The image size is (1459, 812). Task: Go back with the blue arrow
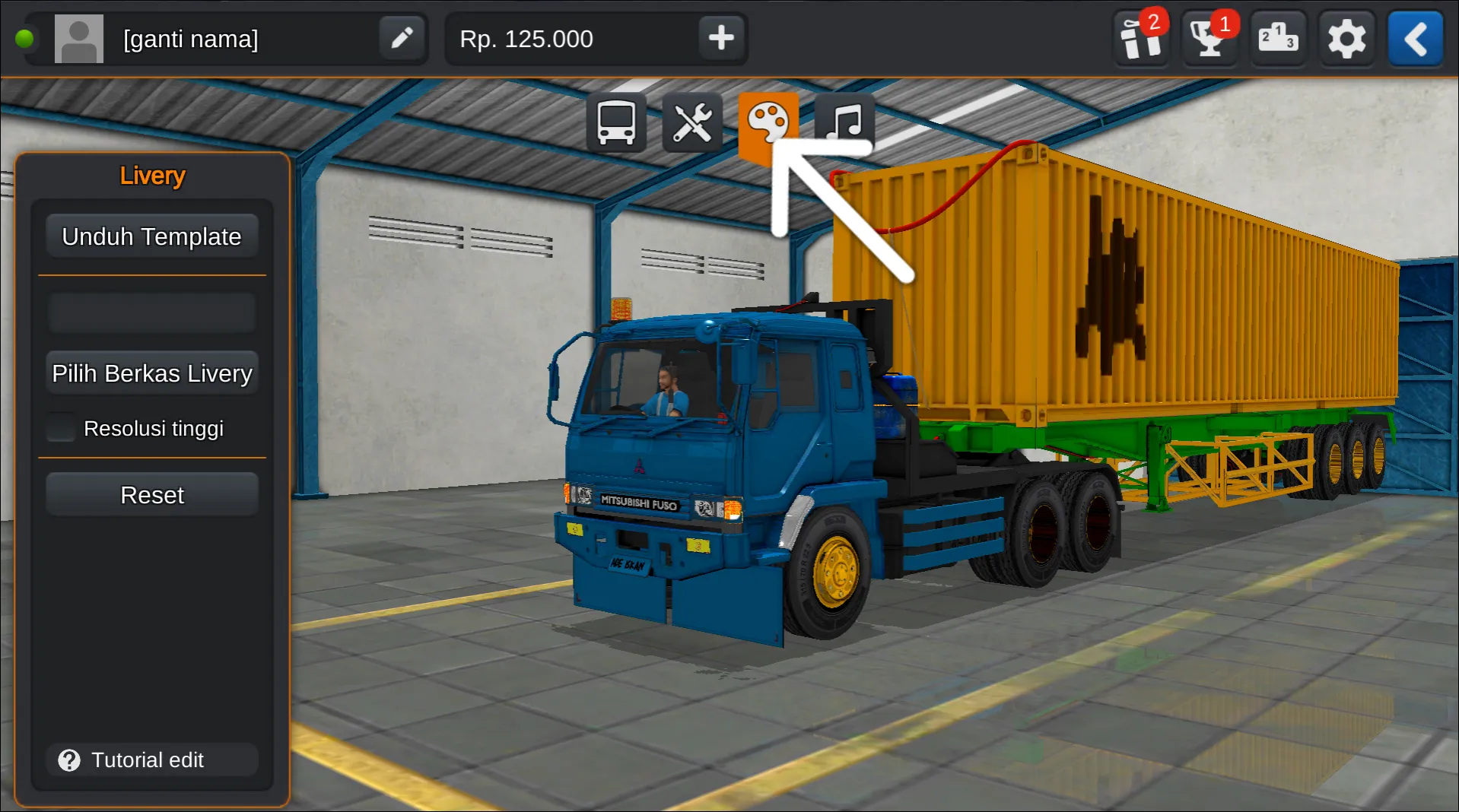point(1415,38)
